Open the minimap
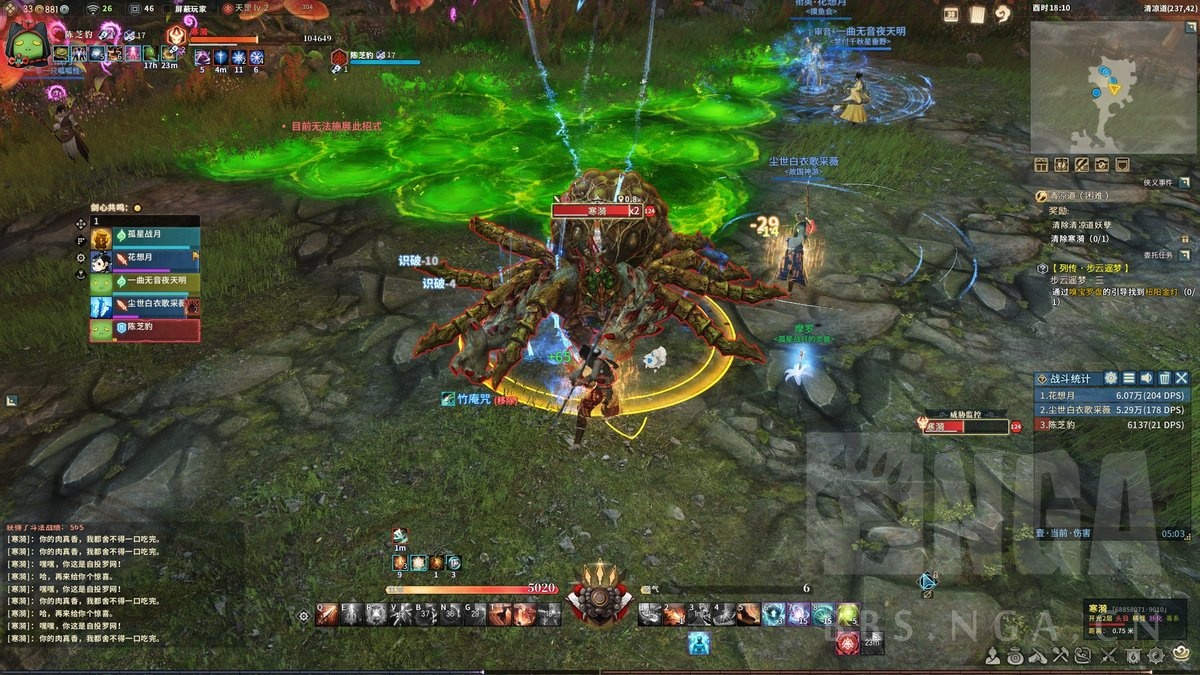1200x675 pixels. pyautogui.click(x=1108, y=88)
